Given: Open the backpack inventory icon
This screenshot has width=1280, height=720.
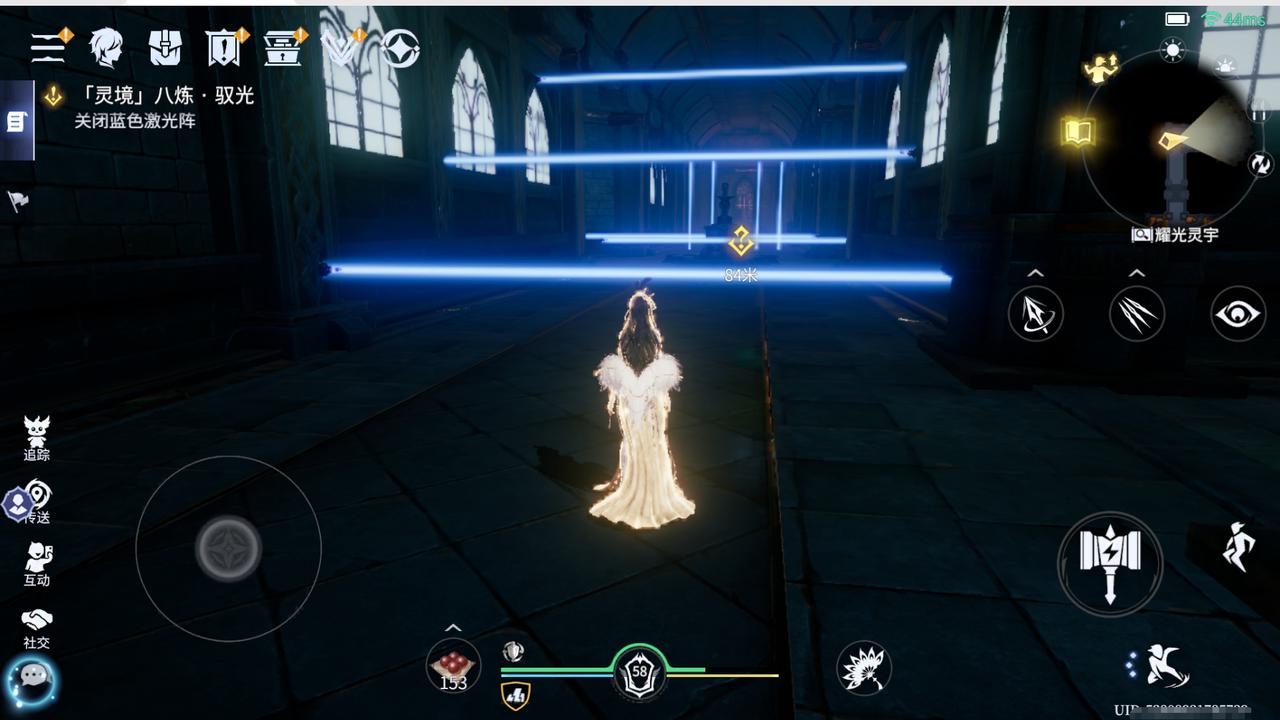Looking at the screenshot, I should (x=164, y=47).
